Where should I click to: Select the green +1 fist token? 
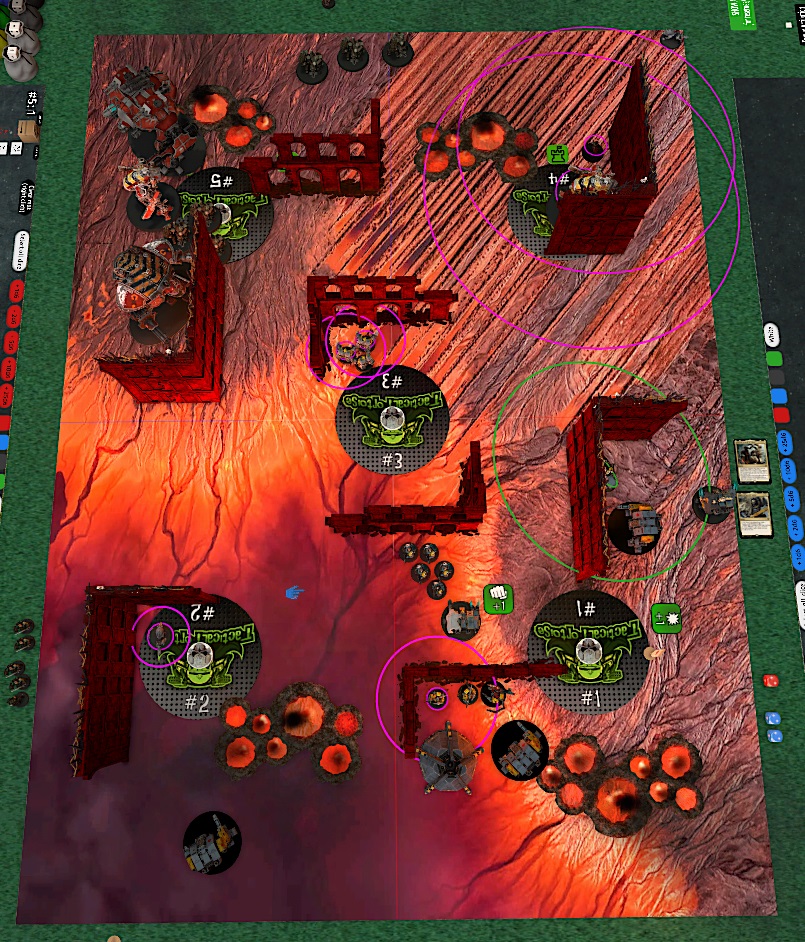(x=497, y=598)
